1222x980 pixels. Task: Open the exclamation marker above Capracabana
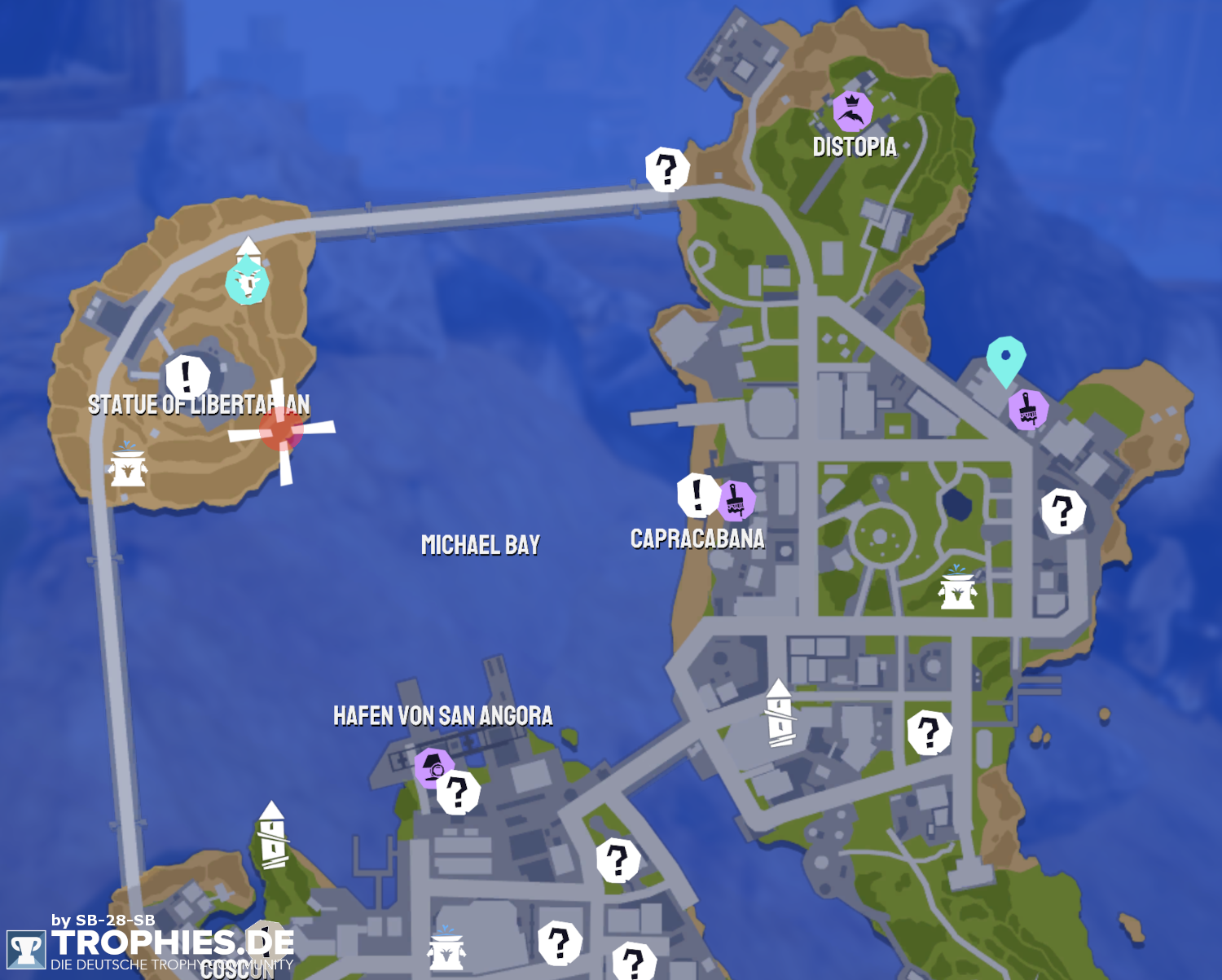697,494
